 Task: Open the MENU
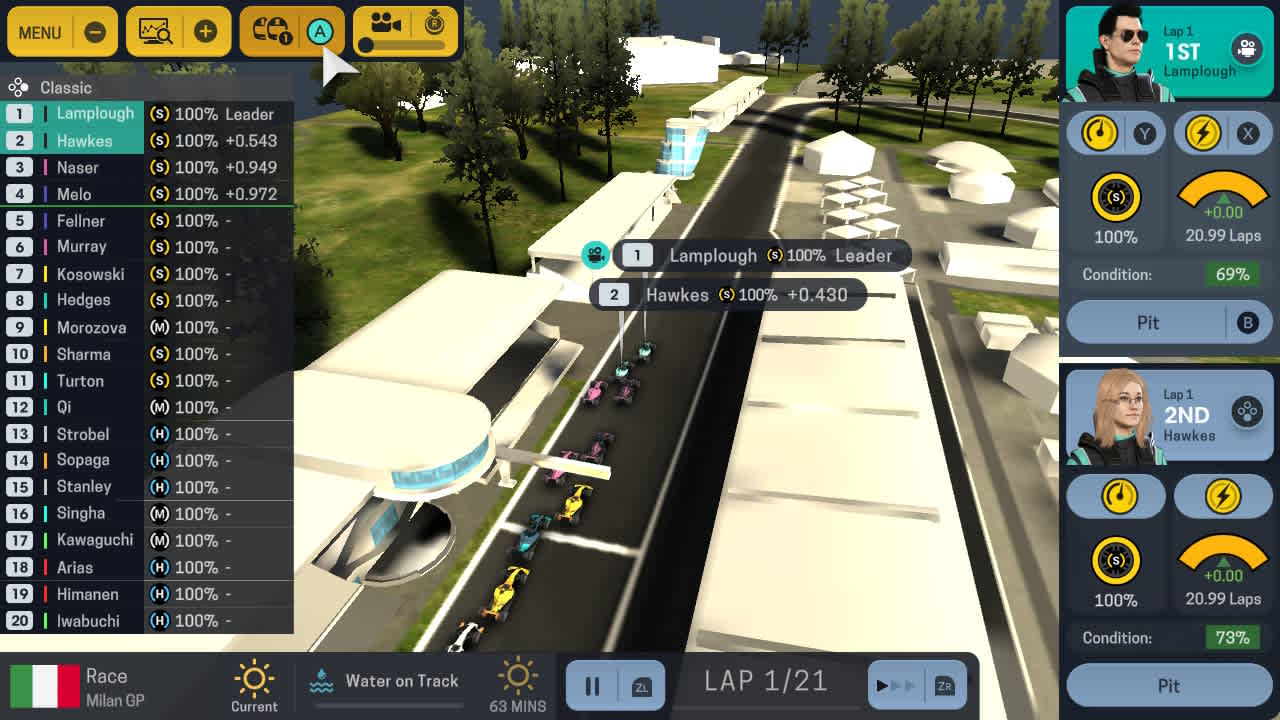(41, 31)
